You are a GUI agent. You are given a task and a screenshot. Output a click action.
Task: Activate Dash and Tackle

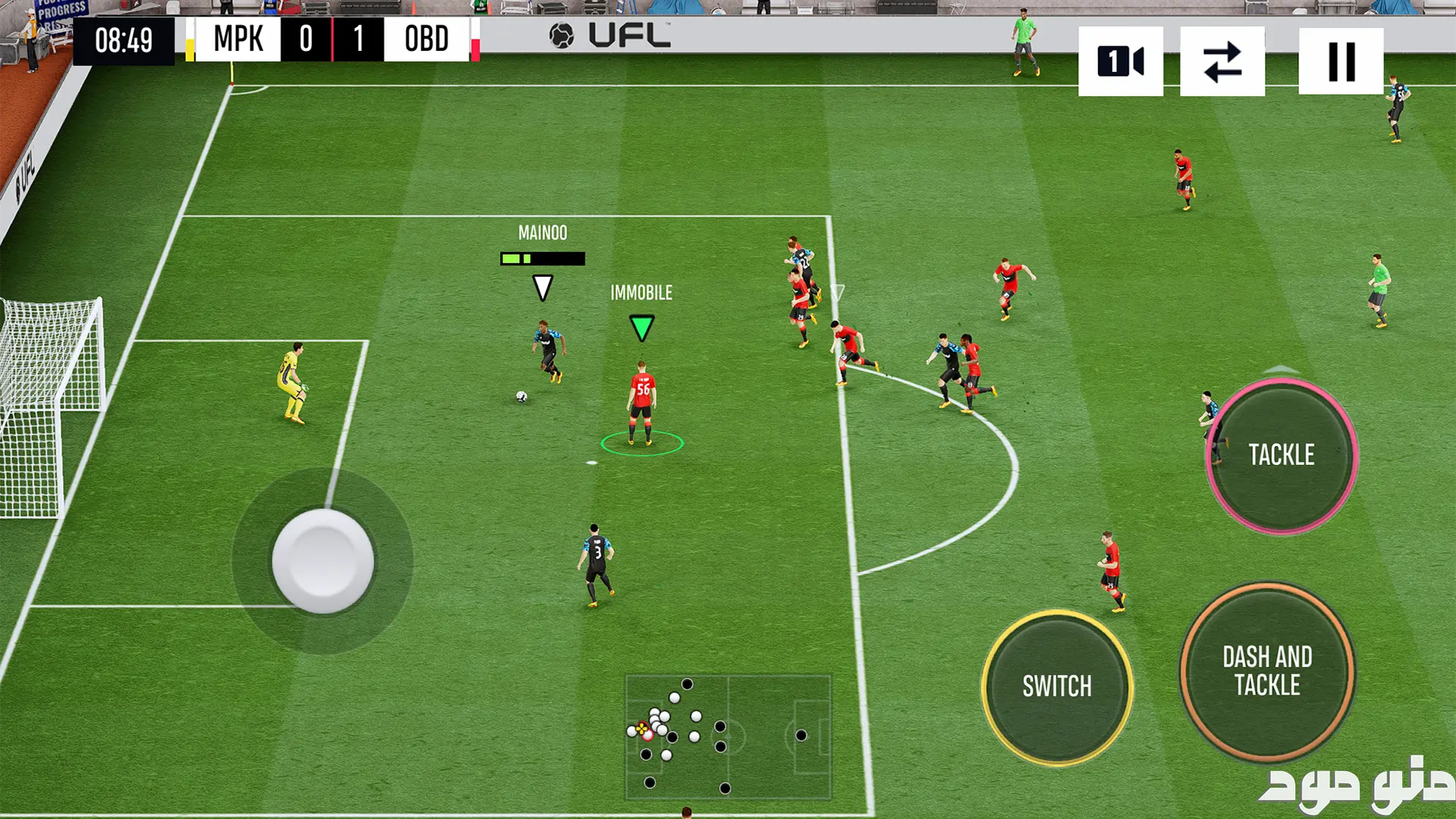click(x=1267, y=671)
